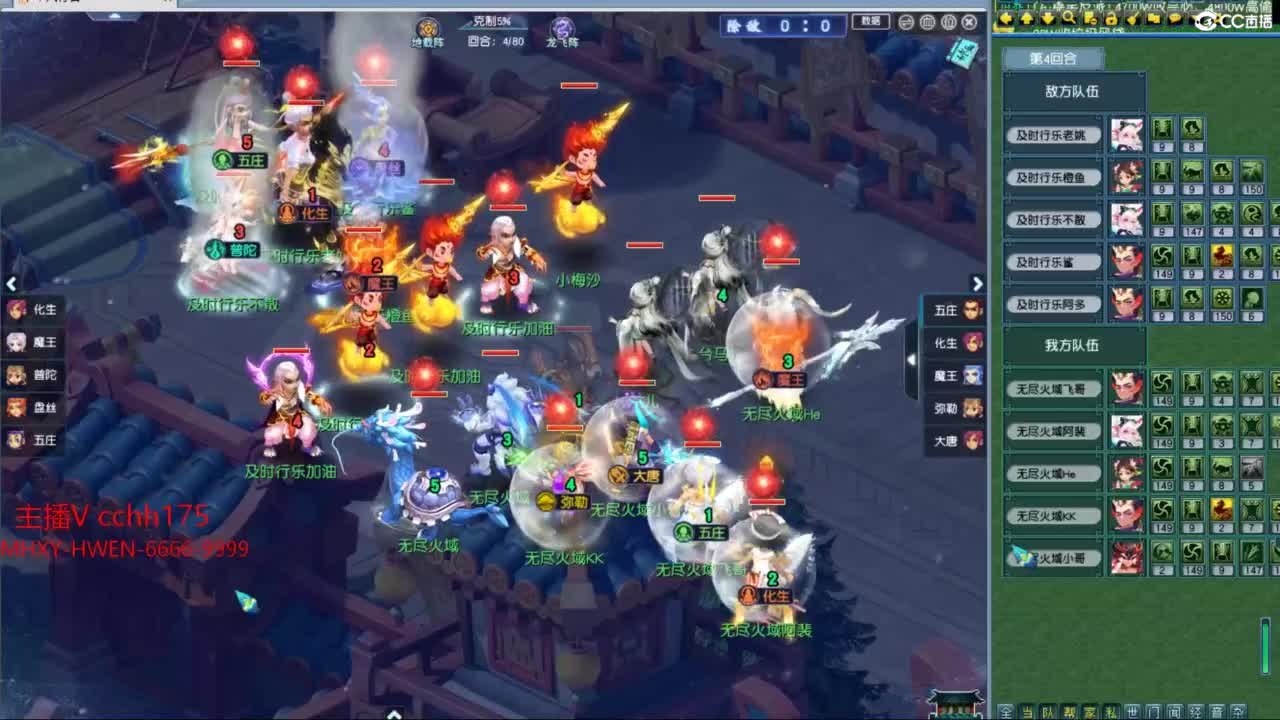
Task: Click the 主播V cchh175 streamer text
Action: (110, 516)
